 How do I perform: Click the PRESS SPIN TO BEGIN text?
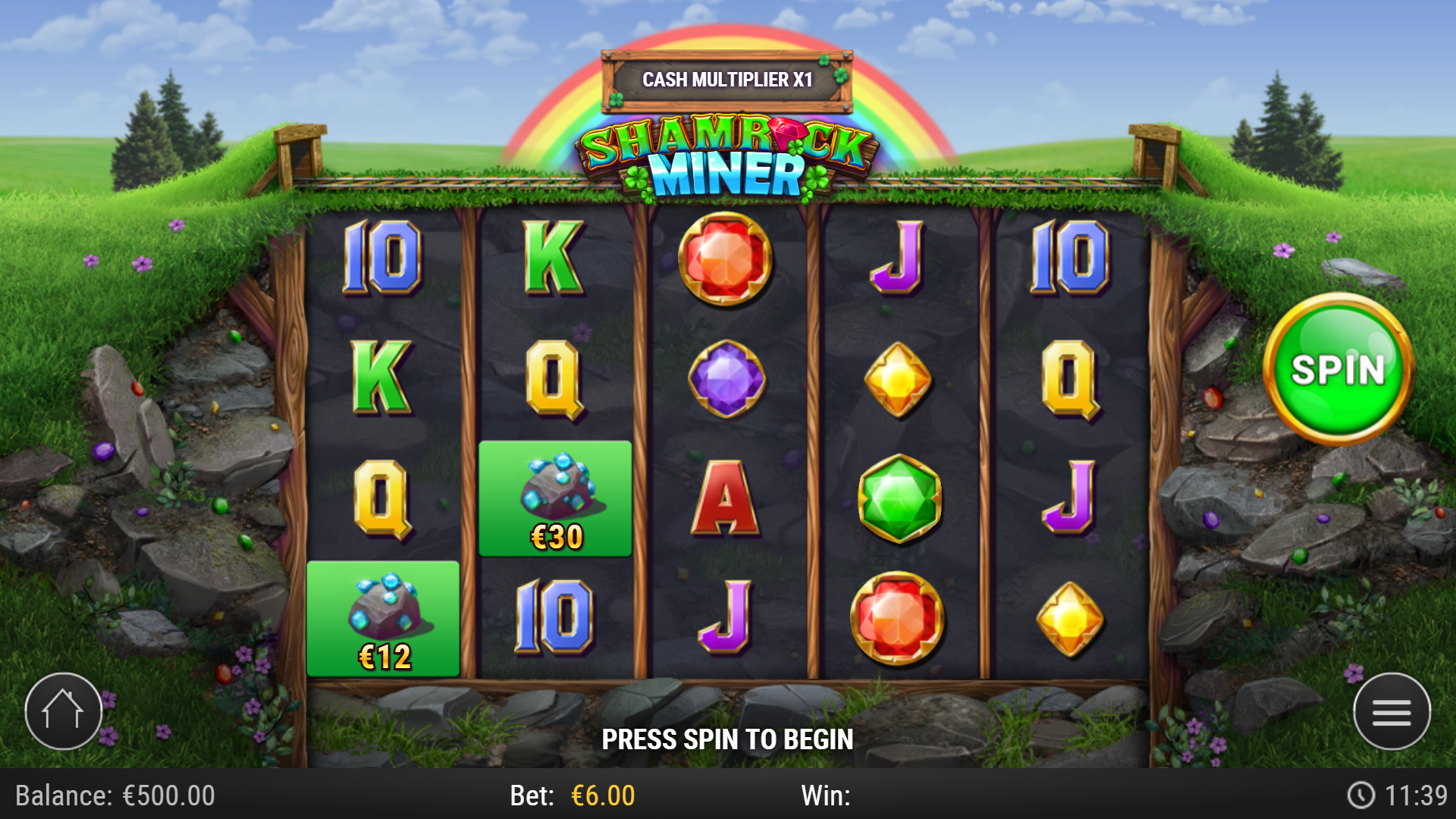728,739
